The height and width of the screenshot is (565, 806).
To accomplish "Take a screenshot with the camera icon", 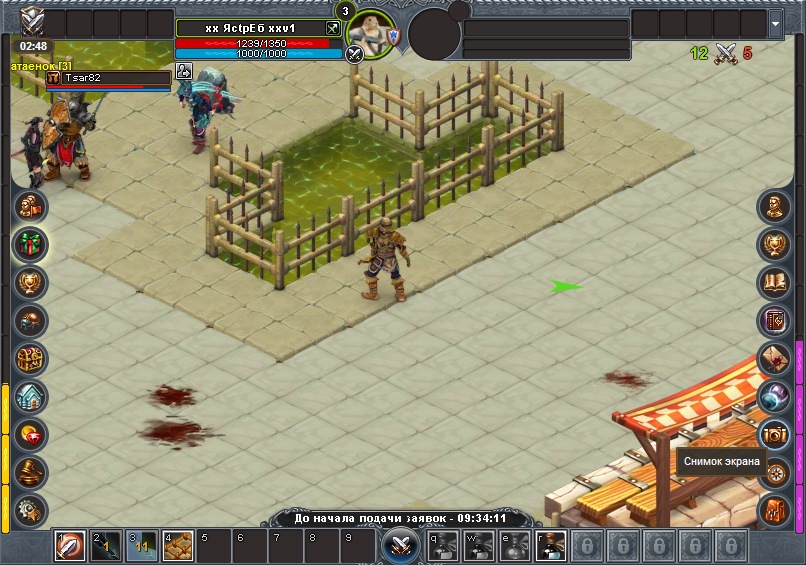I will coord(774,434).
